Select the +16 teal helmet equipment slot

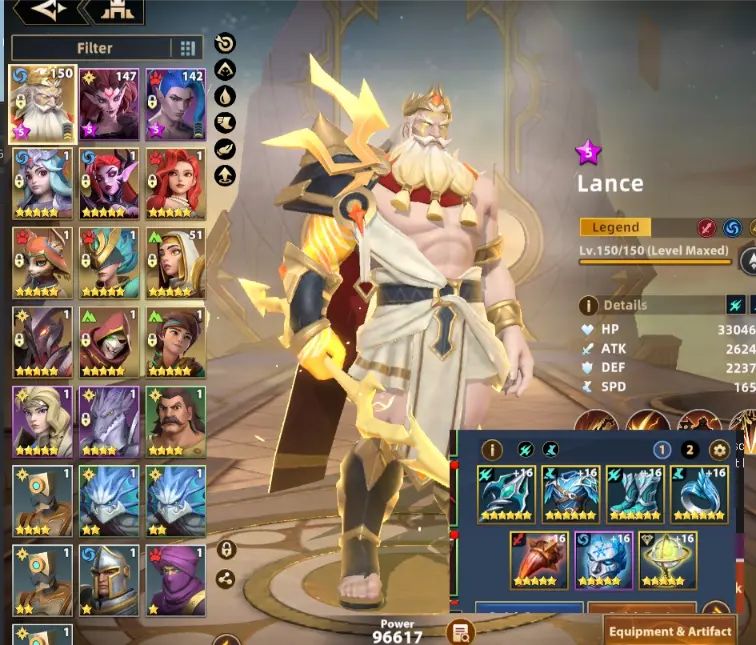point(508,494)
